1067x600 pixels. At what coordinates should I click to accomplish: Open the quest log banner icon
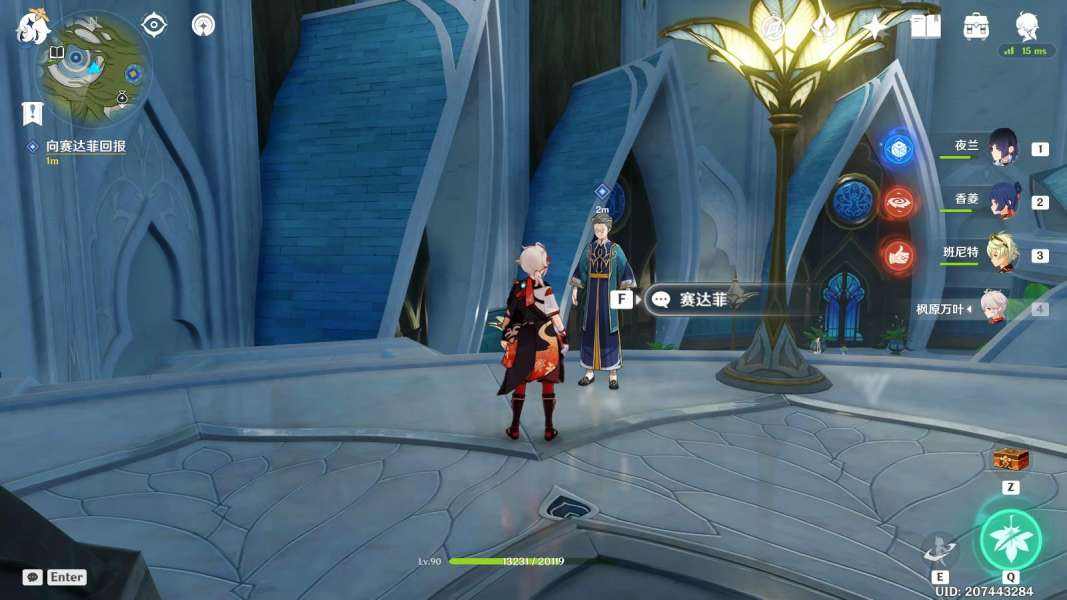[32, 113]
